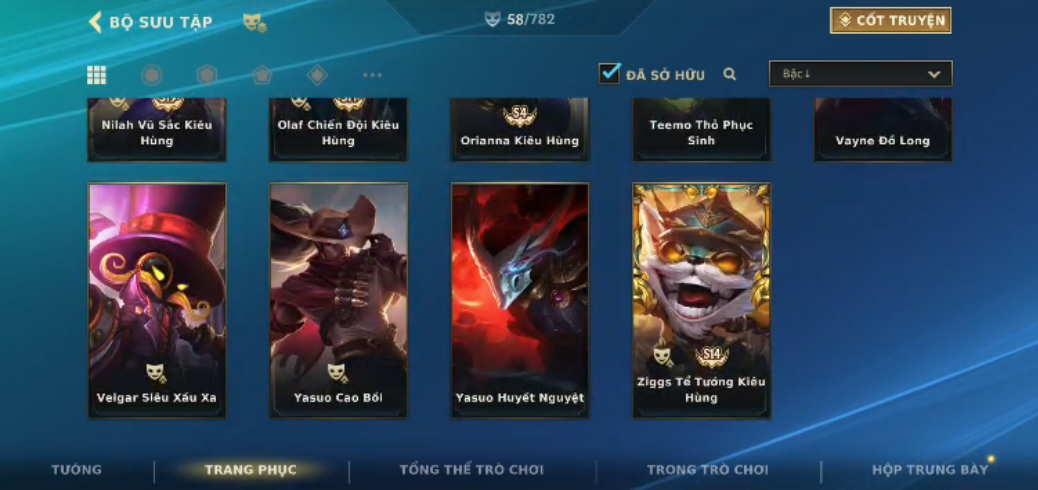Switch to the Tướng tab
Image resolution: width=1038 pixels, height=490 pixels.
click(77, 470)
